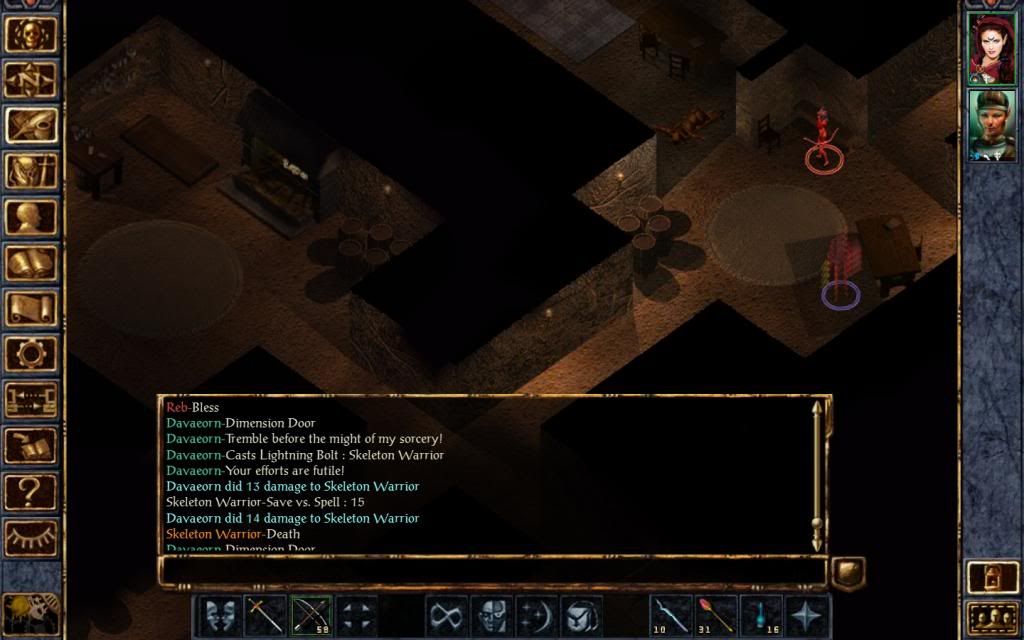Viewport: 1024px width, 640px height.
Task: Activate the crescent moon ability icon
Action: [536, 615]
